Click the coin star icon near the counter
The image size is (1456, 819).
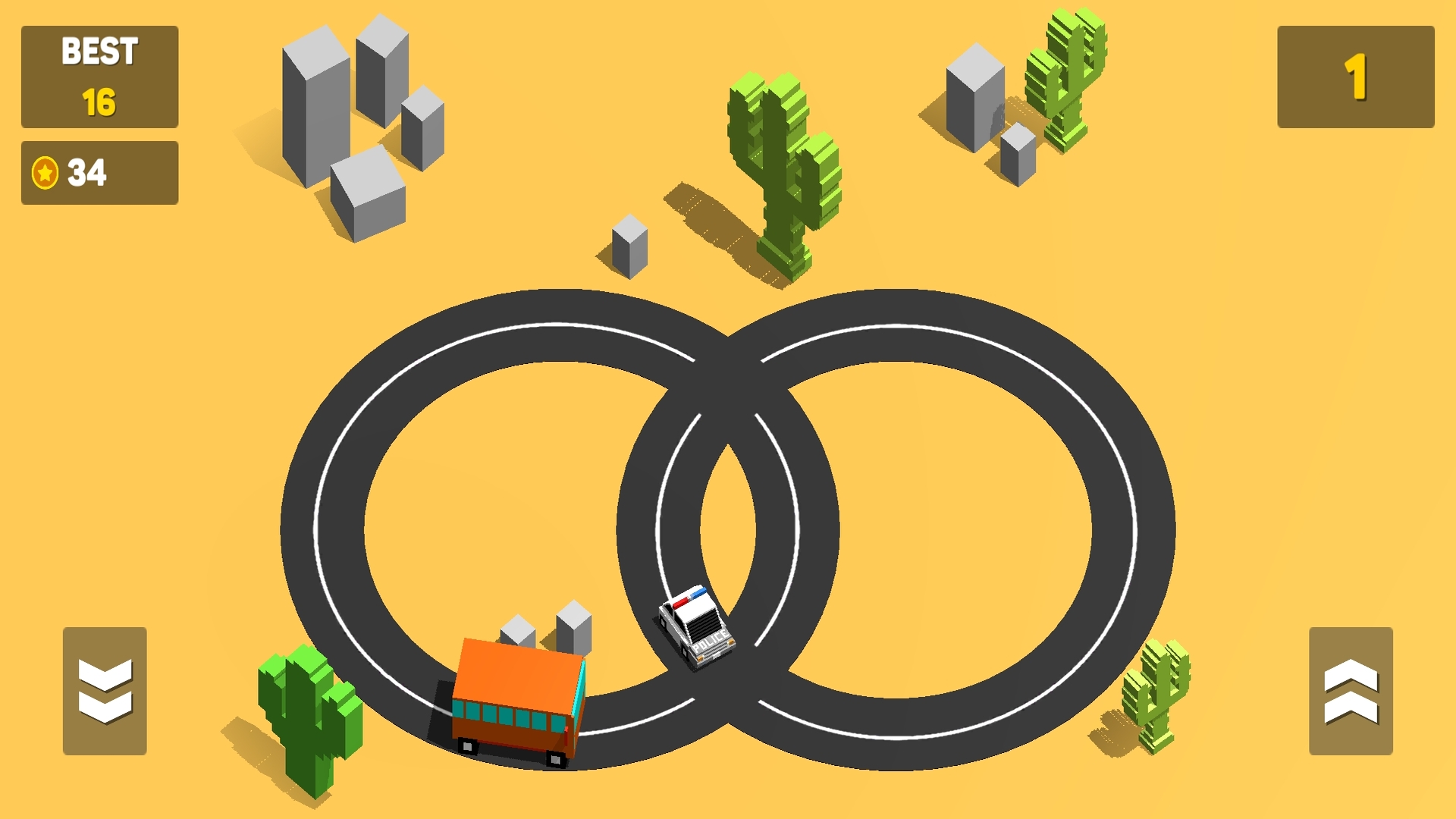tap(43, 172)
